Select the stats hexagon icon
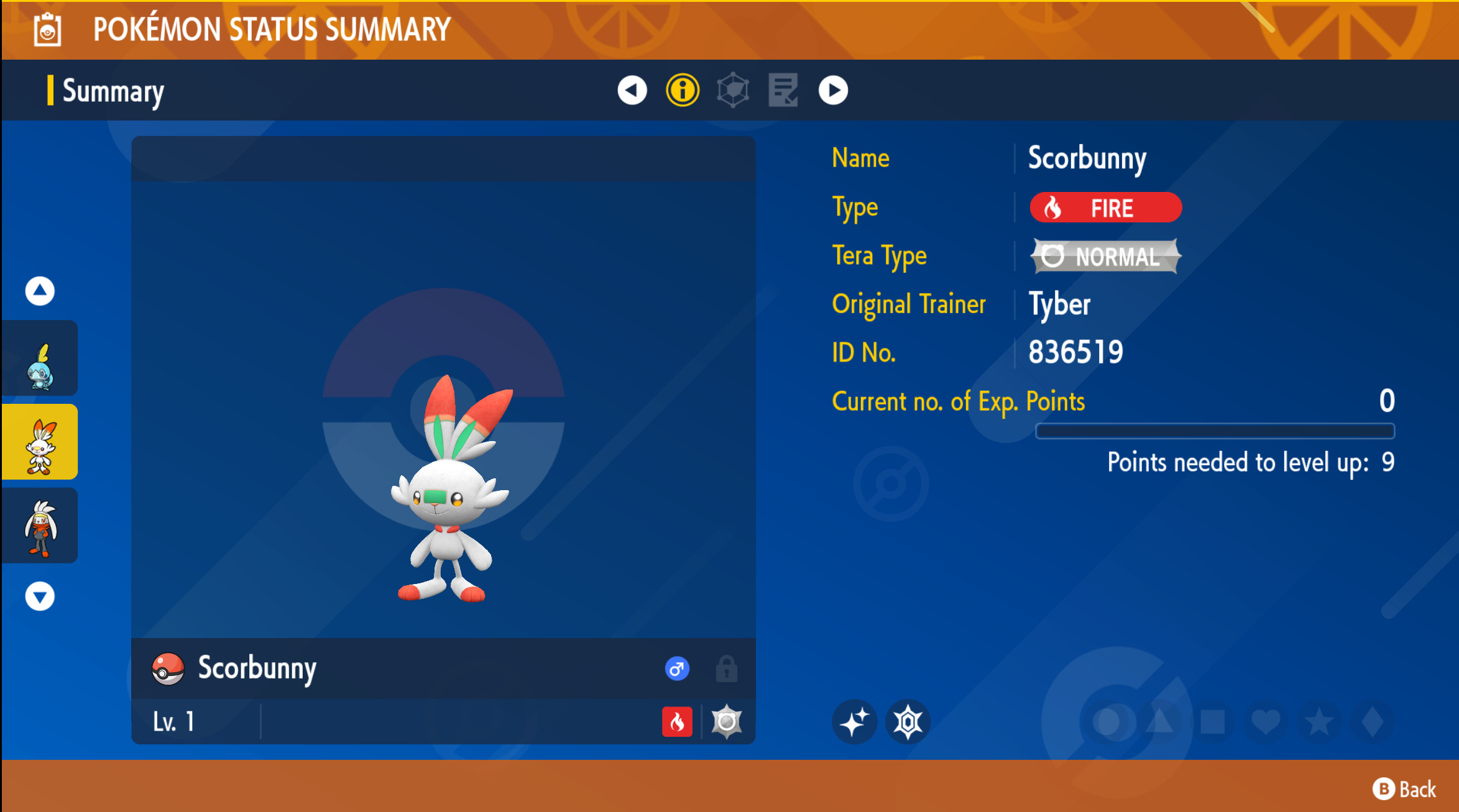The width and height of the screenshot is (1459, 812). [732, 90]
